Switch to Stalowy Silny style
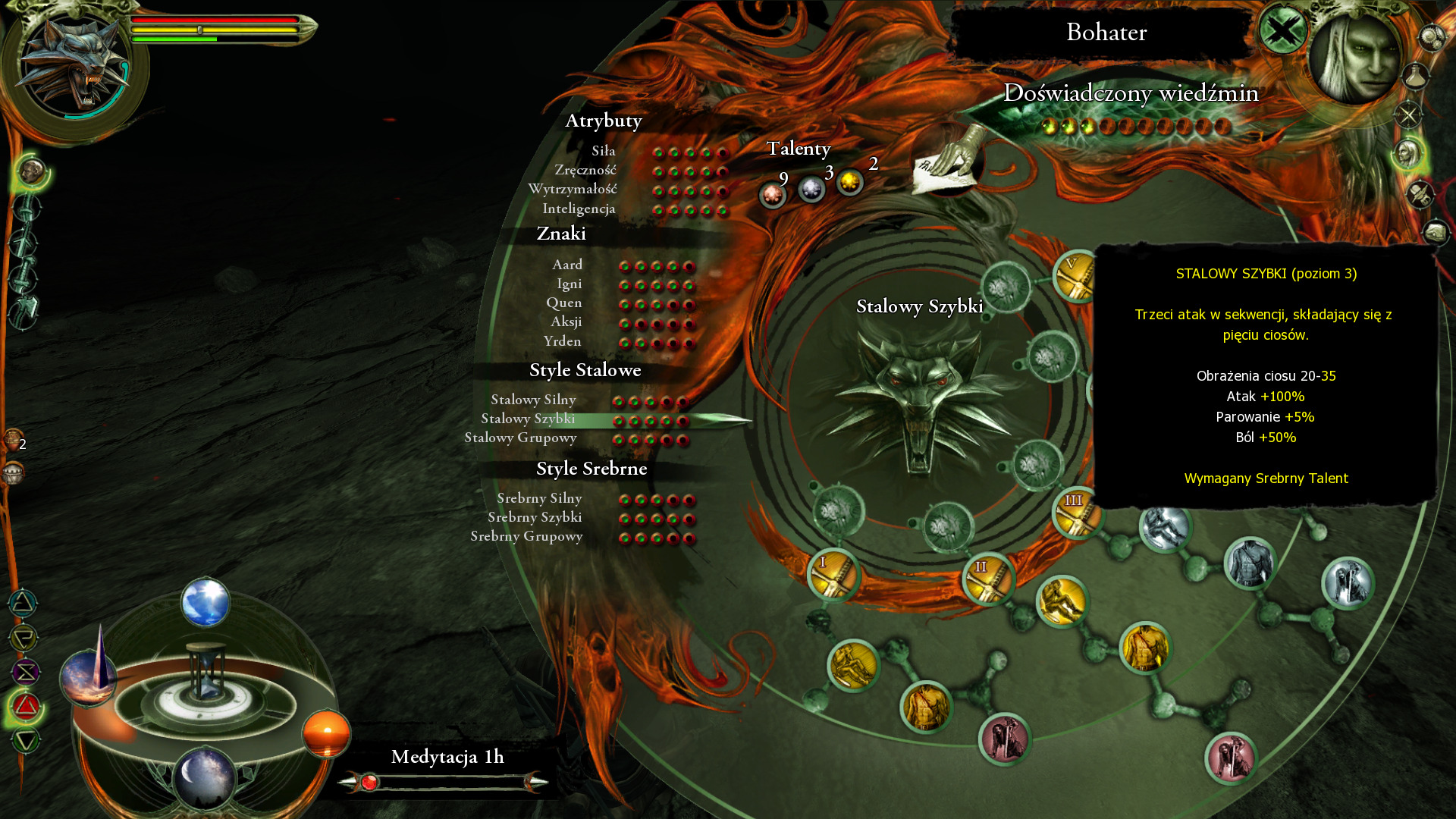 pos(533,400)
